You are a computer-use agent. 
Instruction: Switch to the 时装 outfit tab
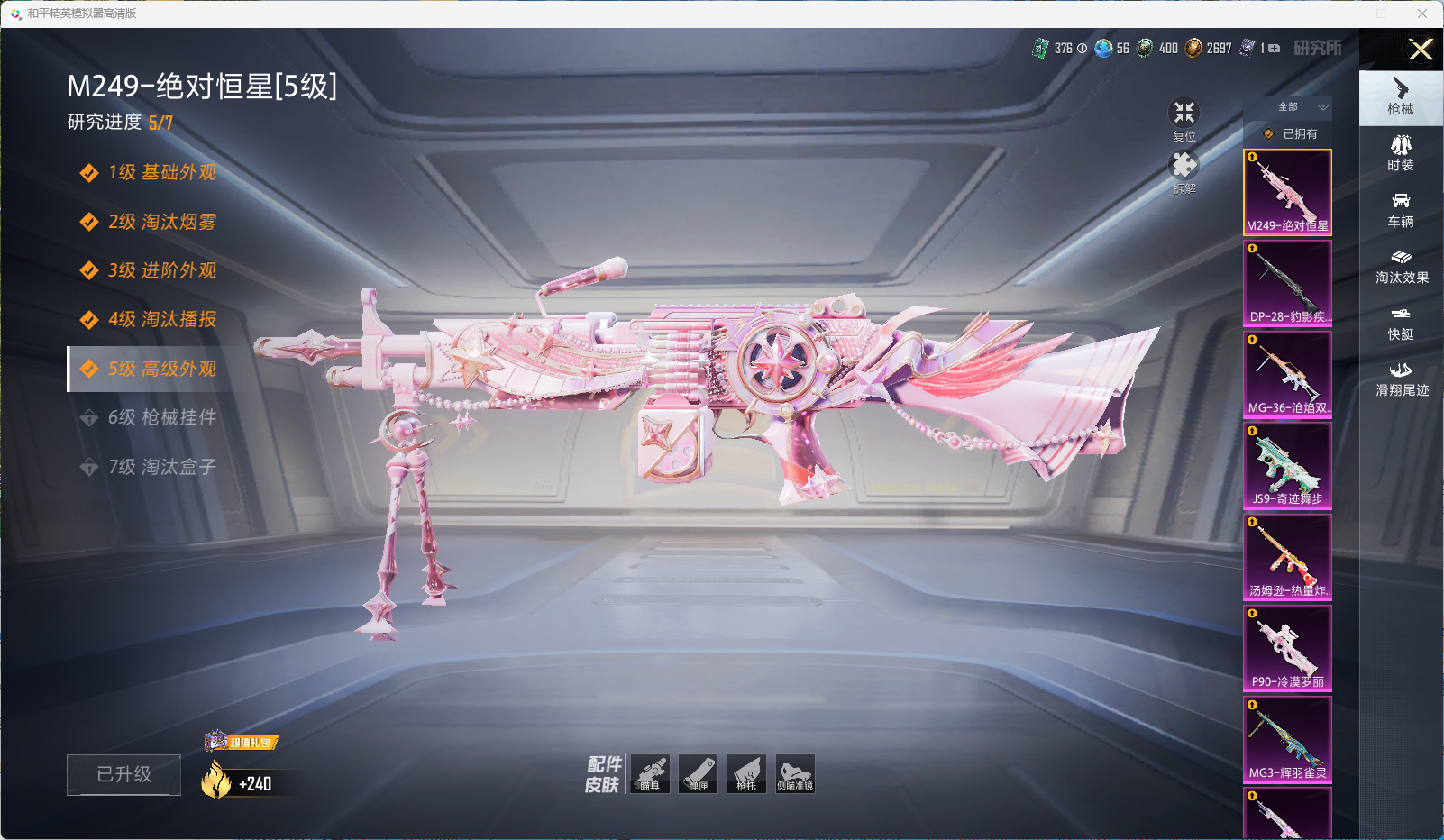point(1401,153)
